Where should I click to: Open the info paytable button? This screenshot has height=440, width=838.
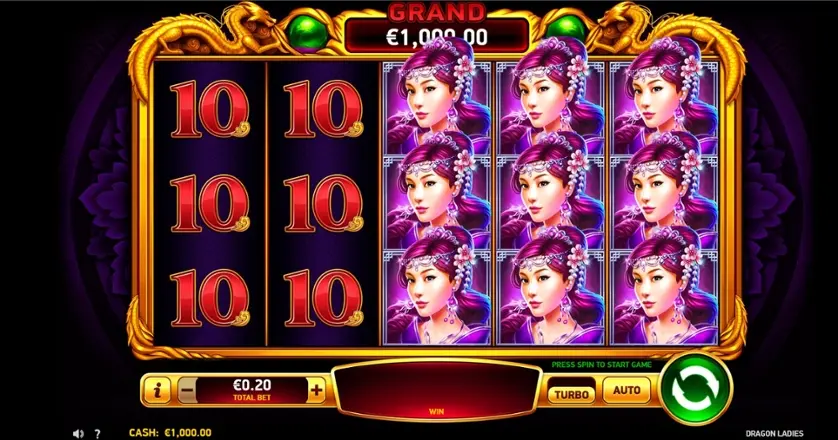(155, 390)
